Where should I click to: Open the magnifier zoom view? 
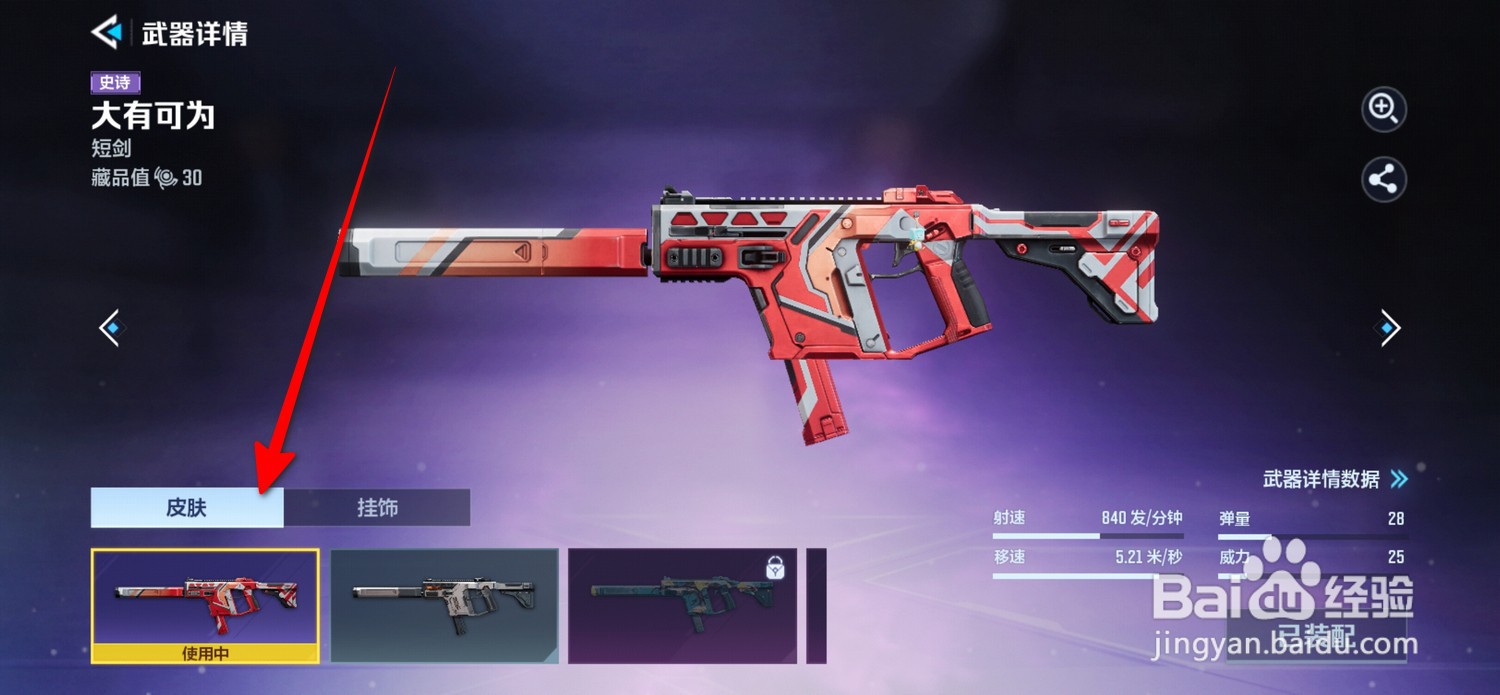[x=1384, y=109]
